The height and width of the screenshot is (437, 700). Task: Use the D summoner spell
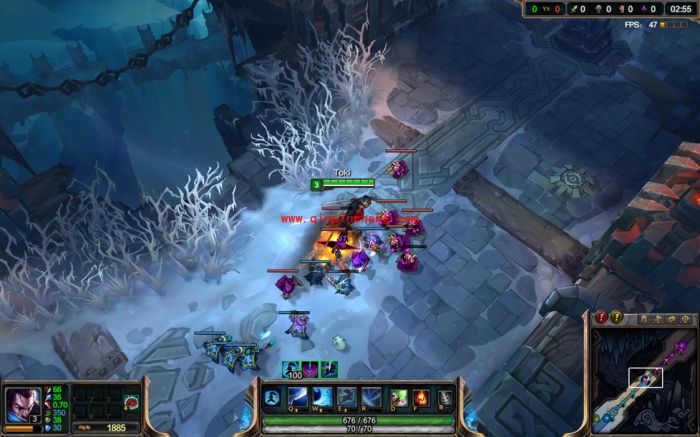point(399,396)
